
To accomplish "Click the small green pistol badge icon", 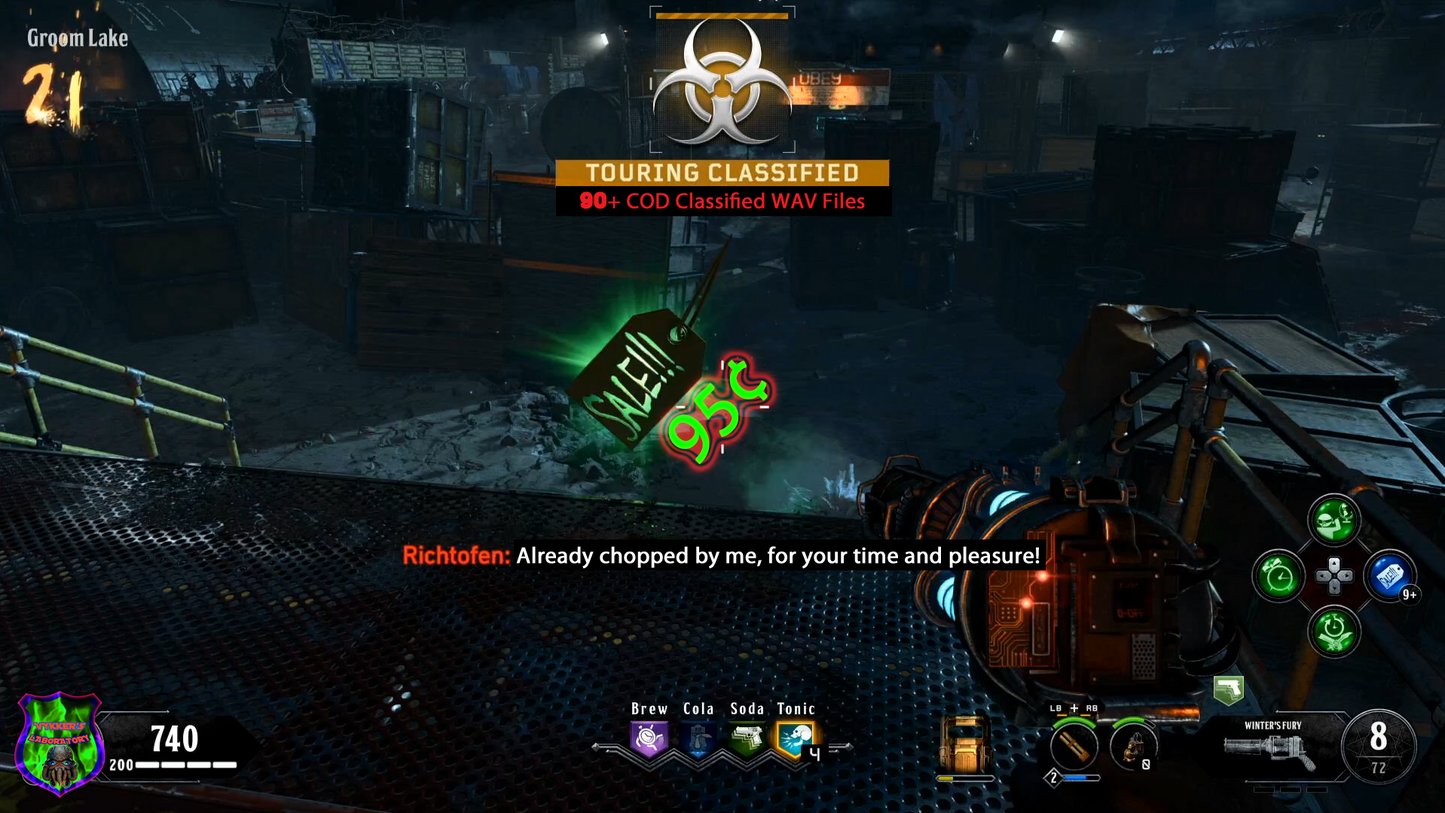I will tap(1228, 689).
